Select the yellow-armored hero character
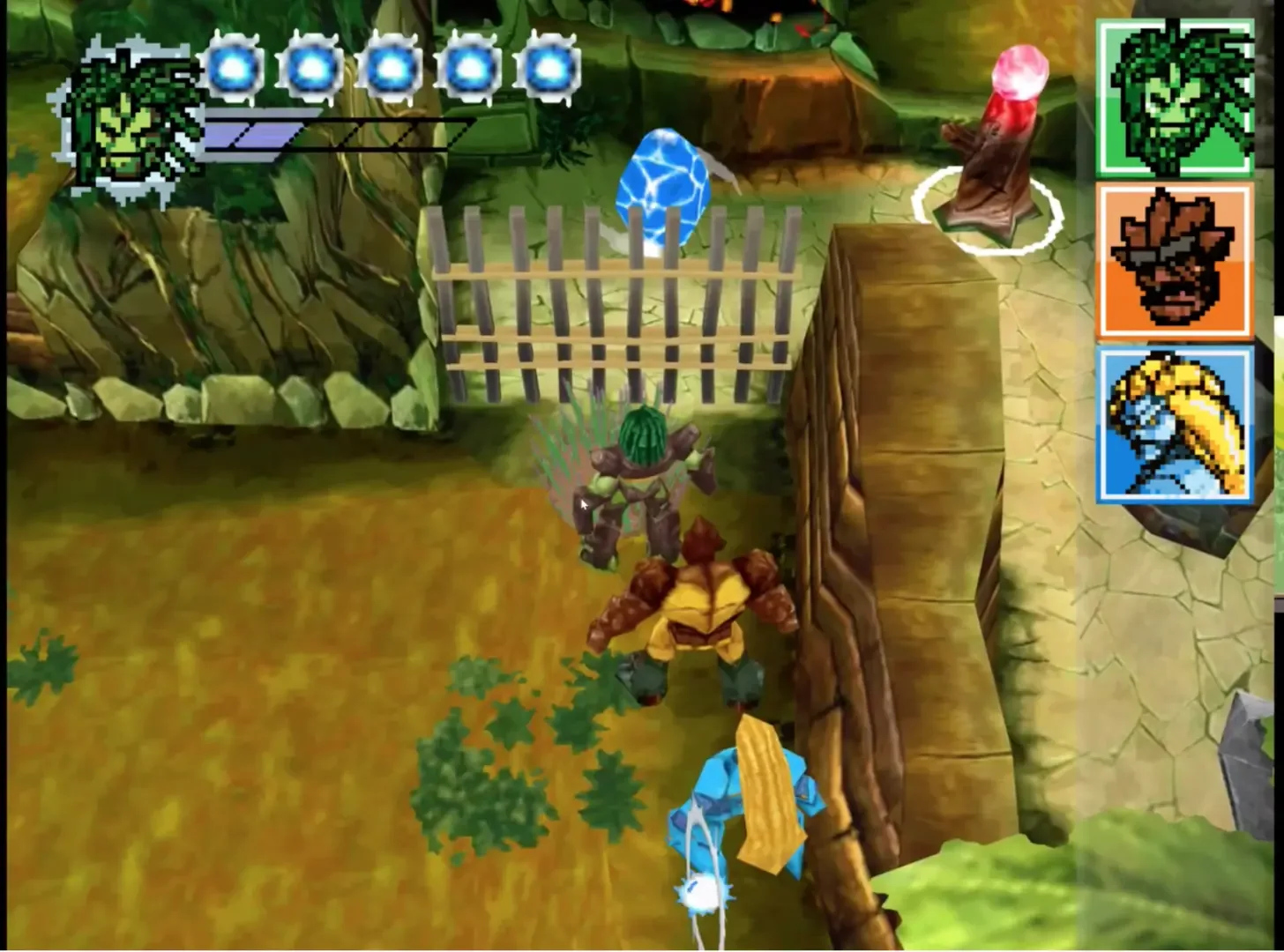Viewport: 1284px width, 952px height. (x=697, y=617)
